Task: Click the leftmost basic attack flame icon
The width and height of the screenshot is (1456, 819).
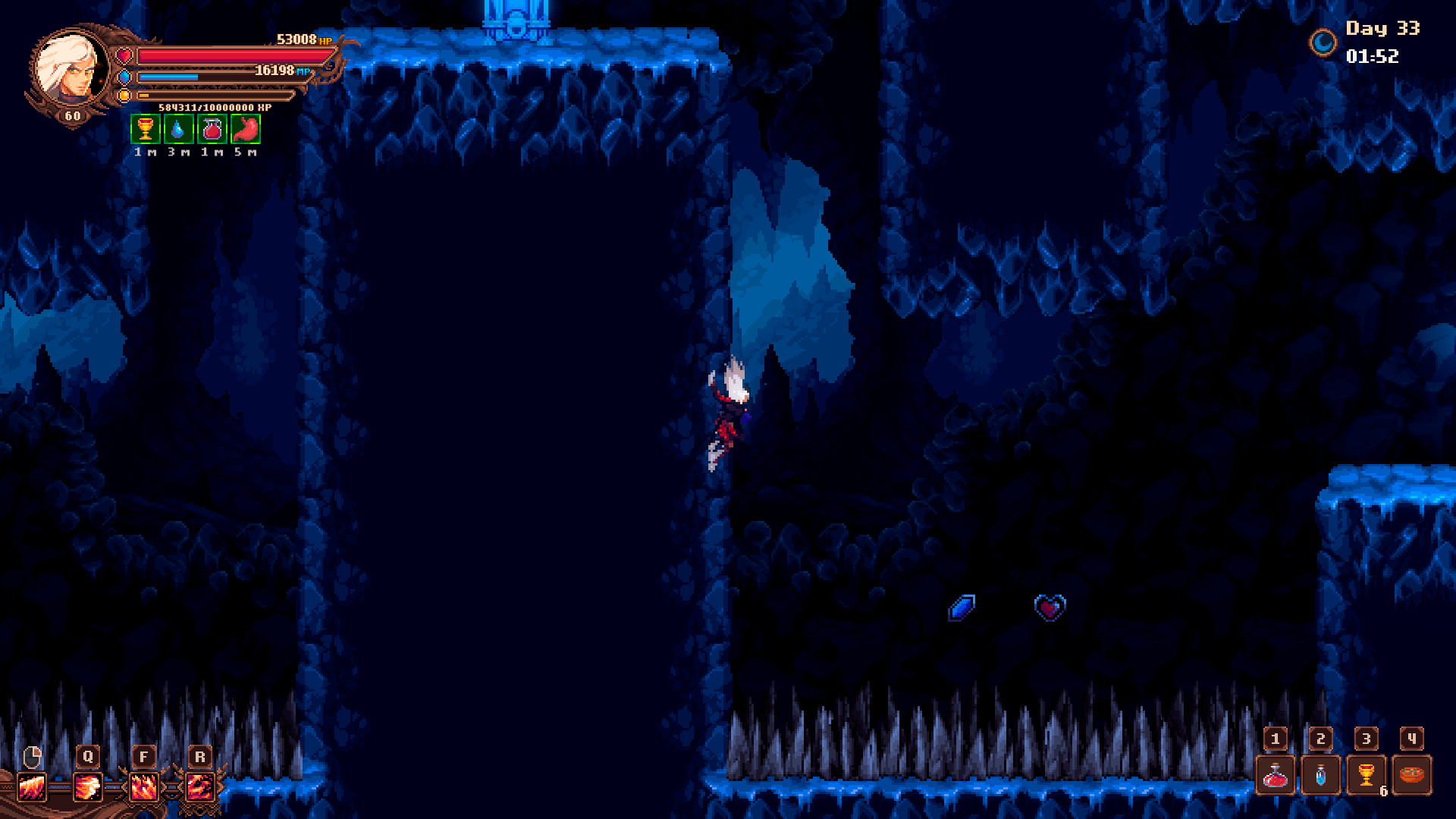Action: point(32,785)
